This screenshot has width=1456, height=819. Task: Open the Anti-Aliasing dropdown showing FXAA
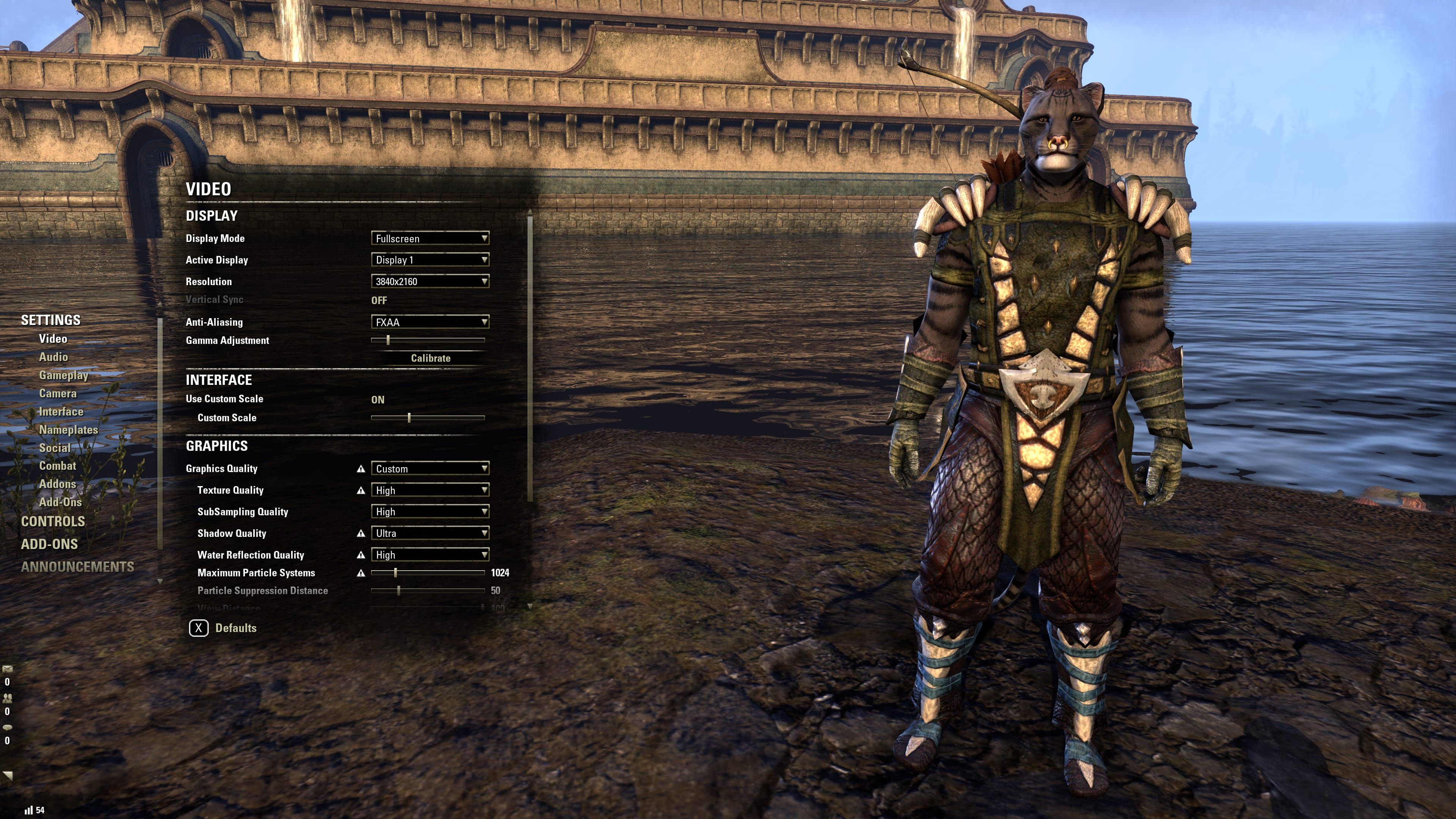coord(430,322)
